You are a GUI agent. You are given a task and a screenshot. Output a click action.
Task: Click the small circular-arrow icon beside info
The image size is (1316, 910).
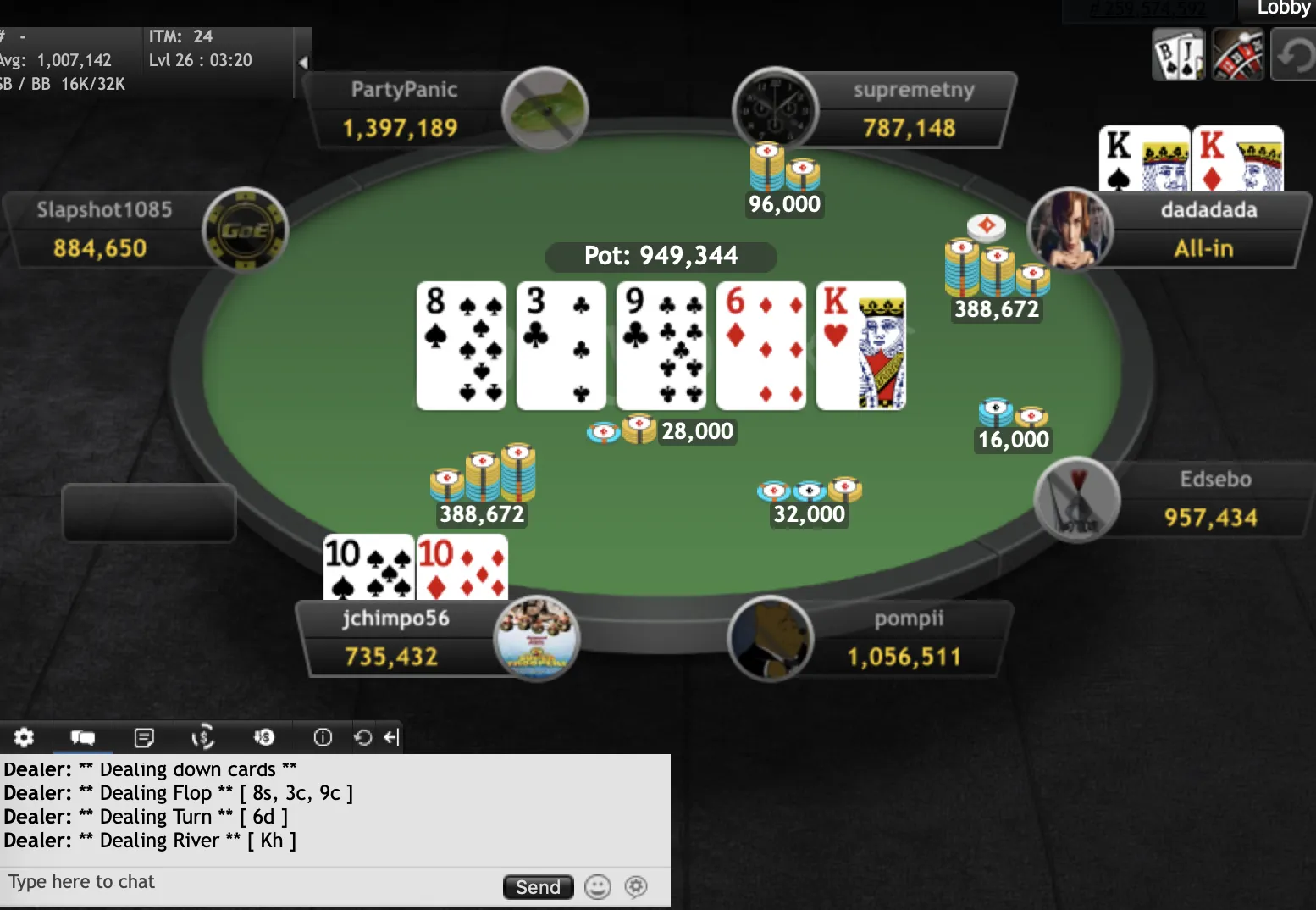tap(362, 737)
